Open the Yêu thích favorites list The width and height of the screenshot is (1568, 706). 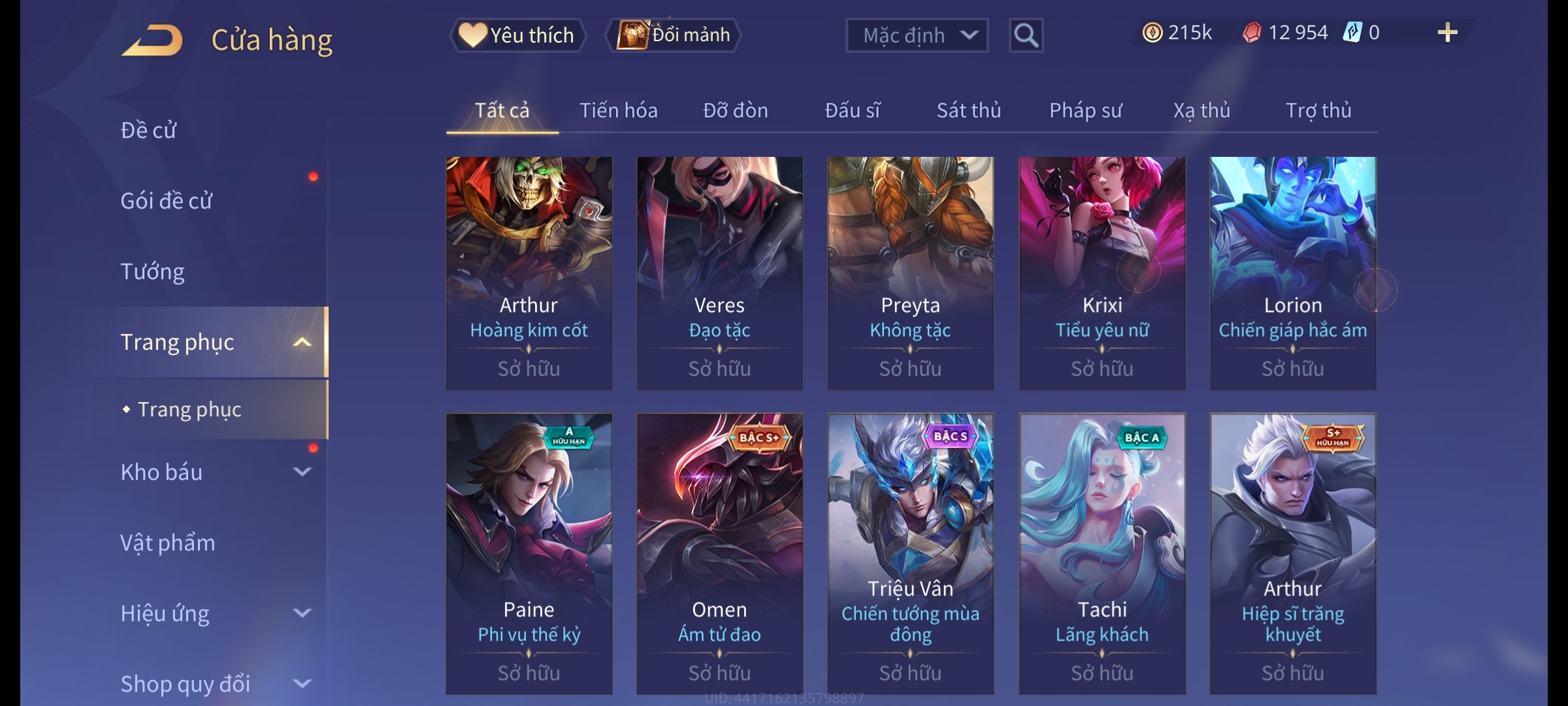pyautogui.click(x=517, y=35)
